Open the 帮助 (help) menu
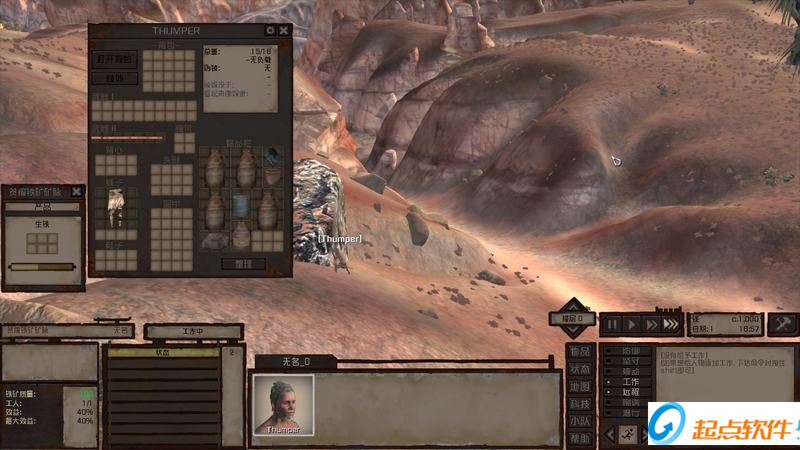This screenshot has height=450, width=800. pos(579,438)
